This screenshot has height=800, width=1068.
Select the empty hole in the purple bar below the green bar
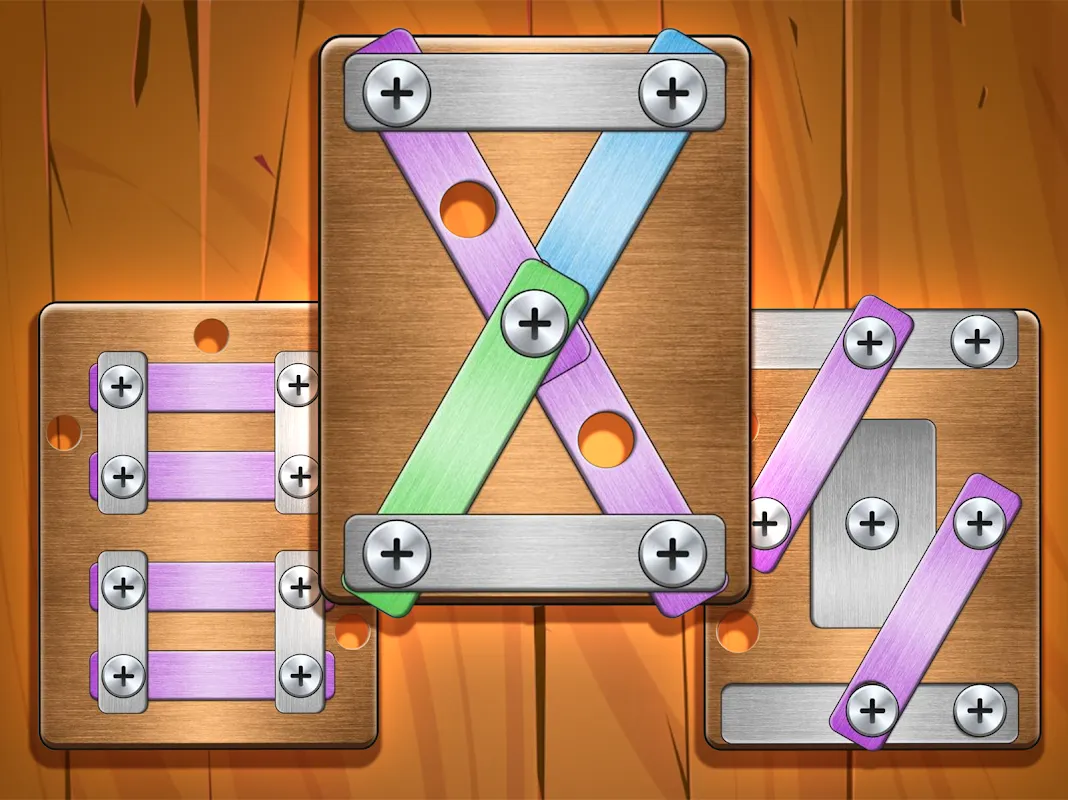click(603, 437)
